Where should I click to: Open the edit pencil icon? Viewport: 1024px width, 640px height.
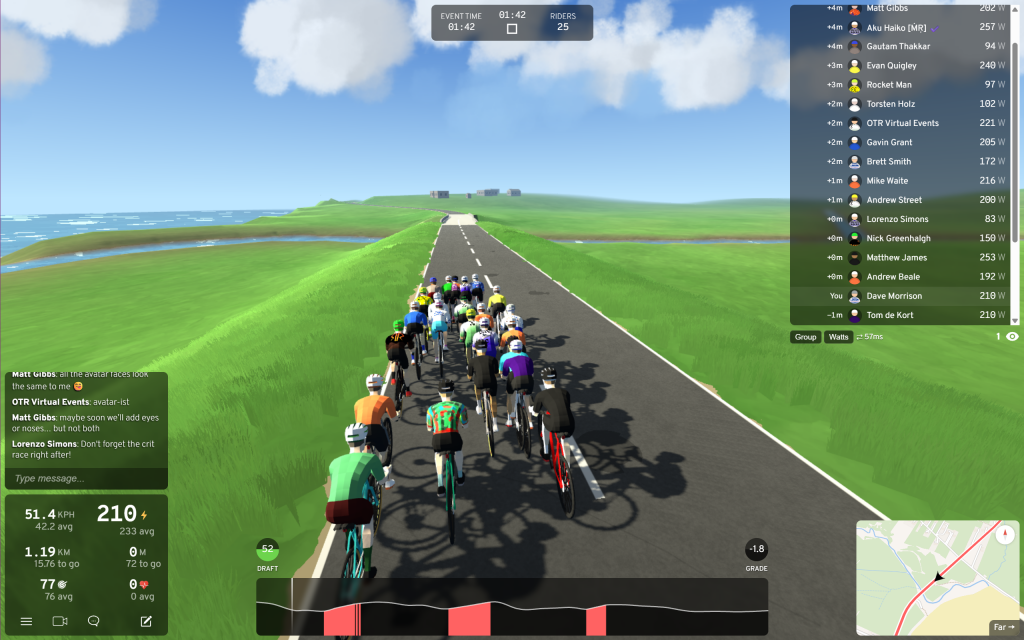(146, 621)
